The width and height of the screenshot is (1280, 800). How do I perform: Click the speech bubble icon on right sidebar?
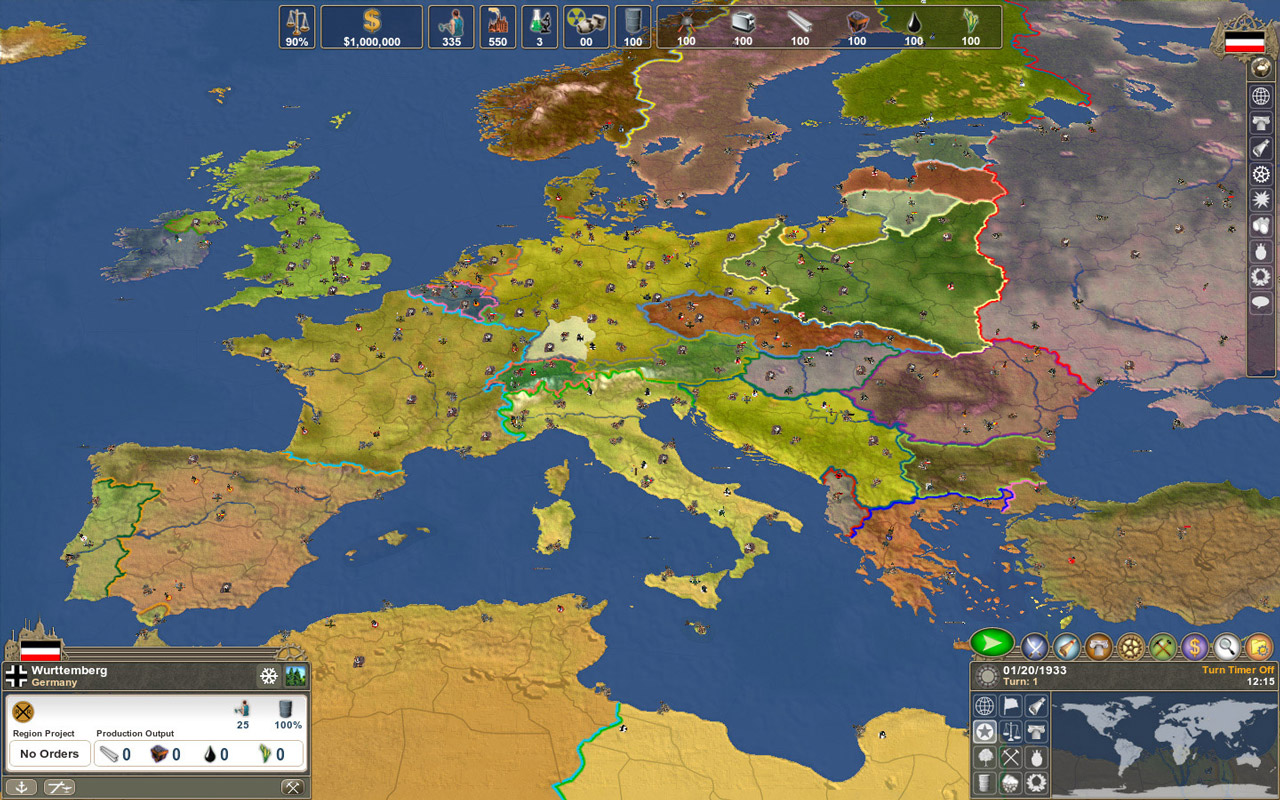tap(1260, 302)
